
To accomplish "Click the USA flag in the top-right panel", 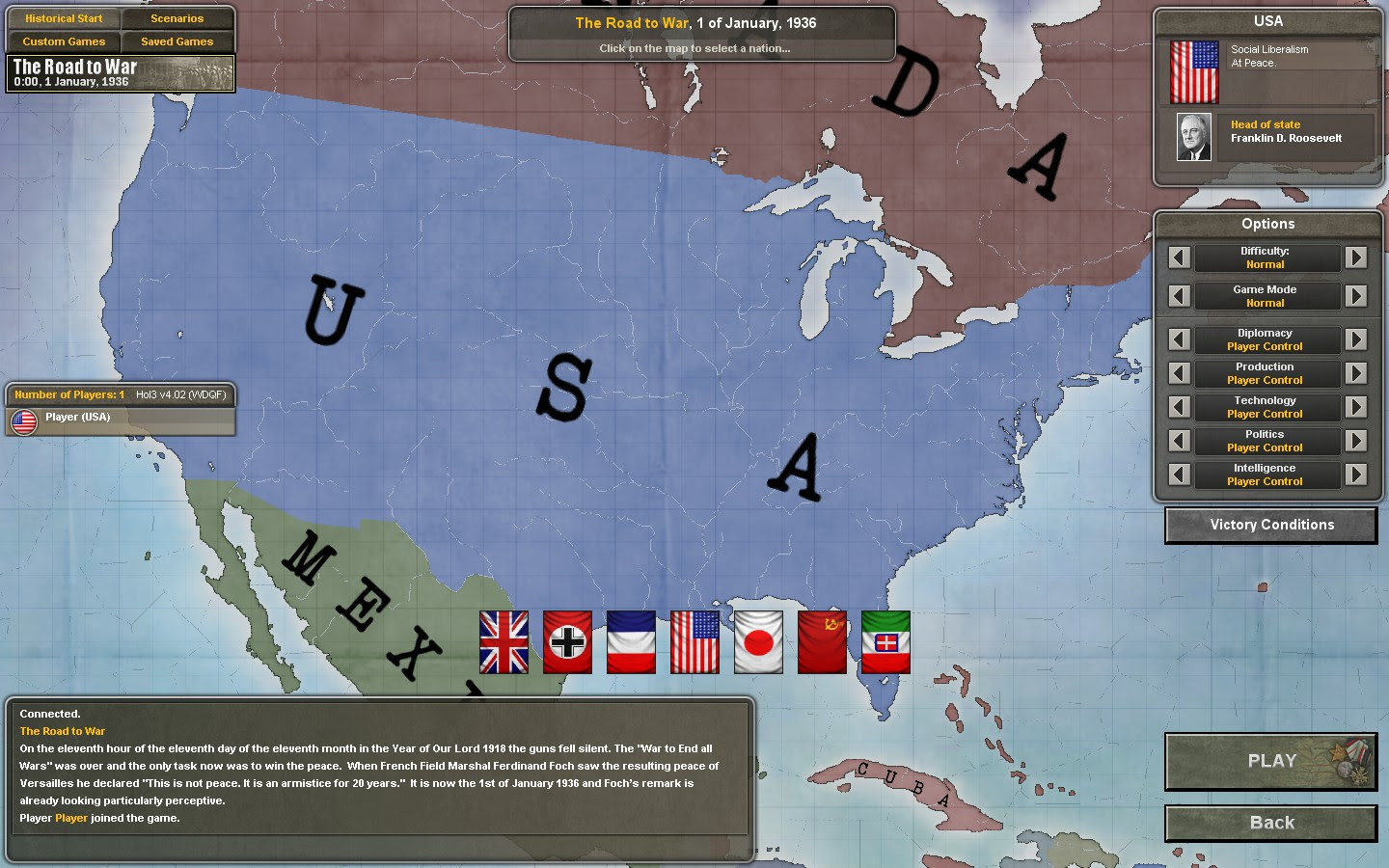I will coord(1193,70).
